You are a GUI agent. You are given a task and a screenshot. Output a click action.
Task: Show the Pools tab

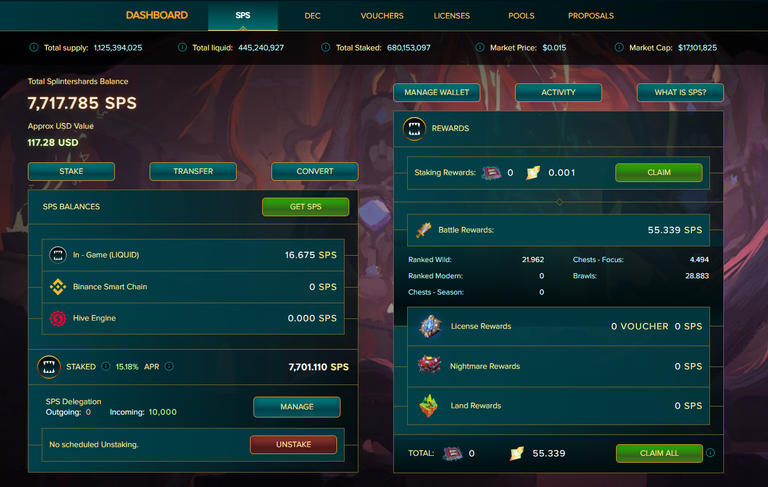point(521,16)
